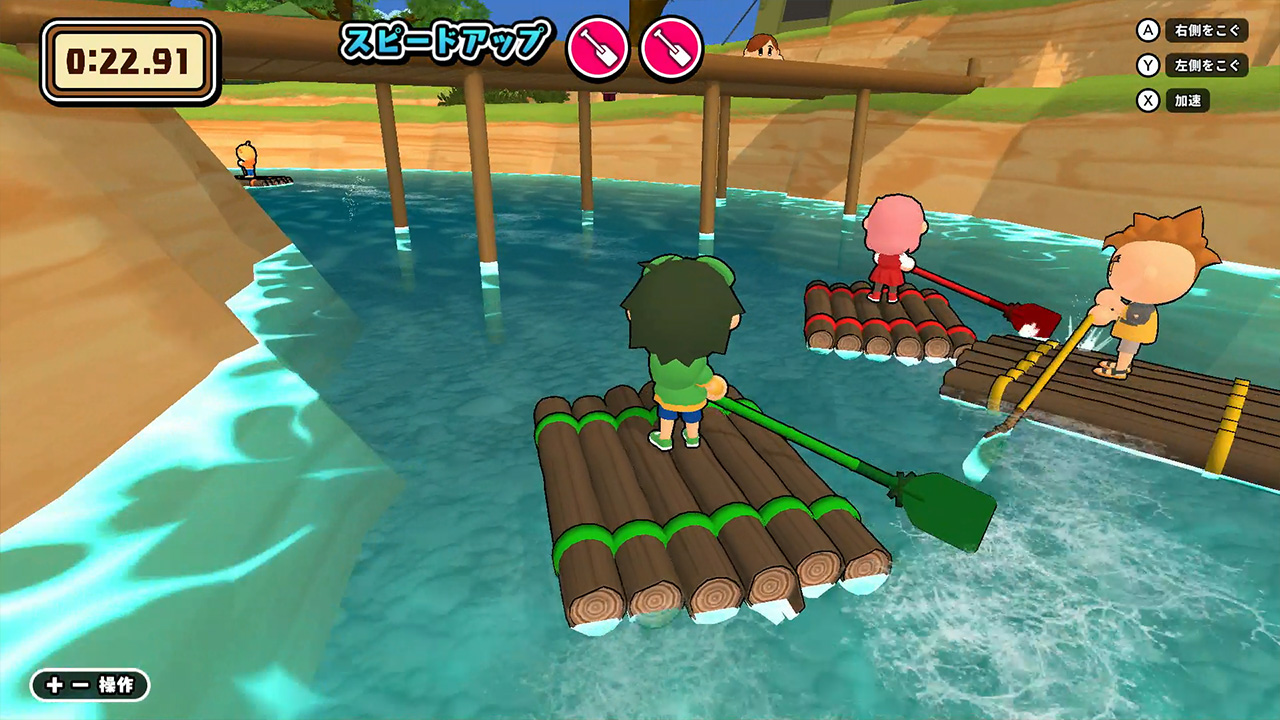Toggle the 右側をこぐ rowing action label
Screen dimensions: 1280x720
point(1205,31)
